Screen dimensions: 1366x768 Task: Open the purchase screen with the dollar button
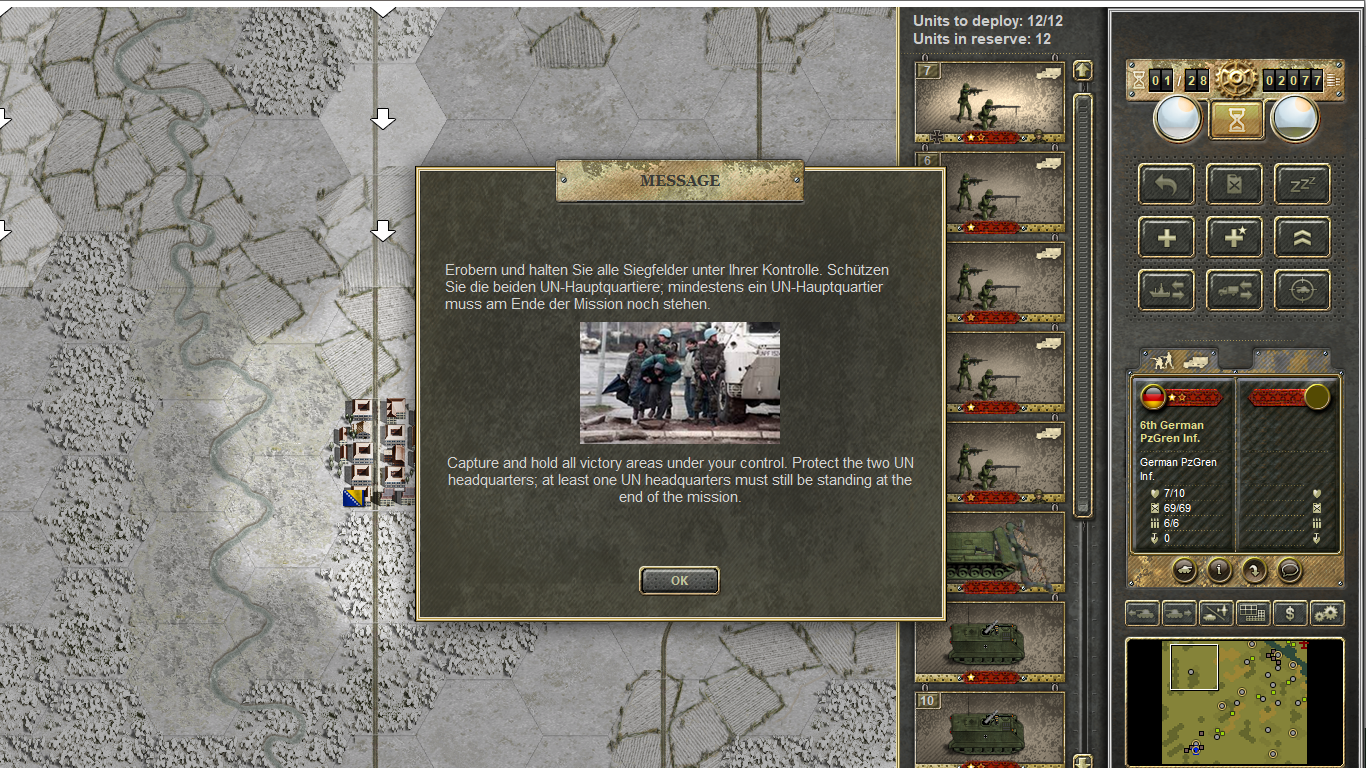pyautogui.click(x=1291, y=613)
